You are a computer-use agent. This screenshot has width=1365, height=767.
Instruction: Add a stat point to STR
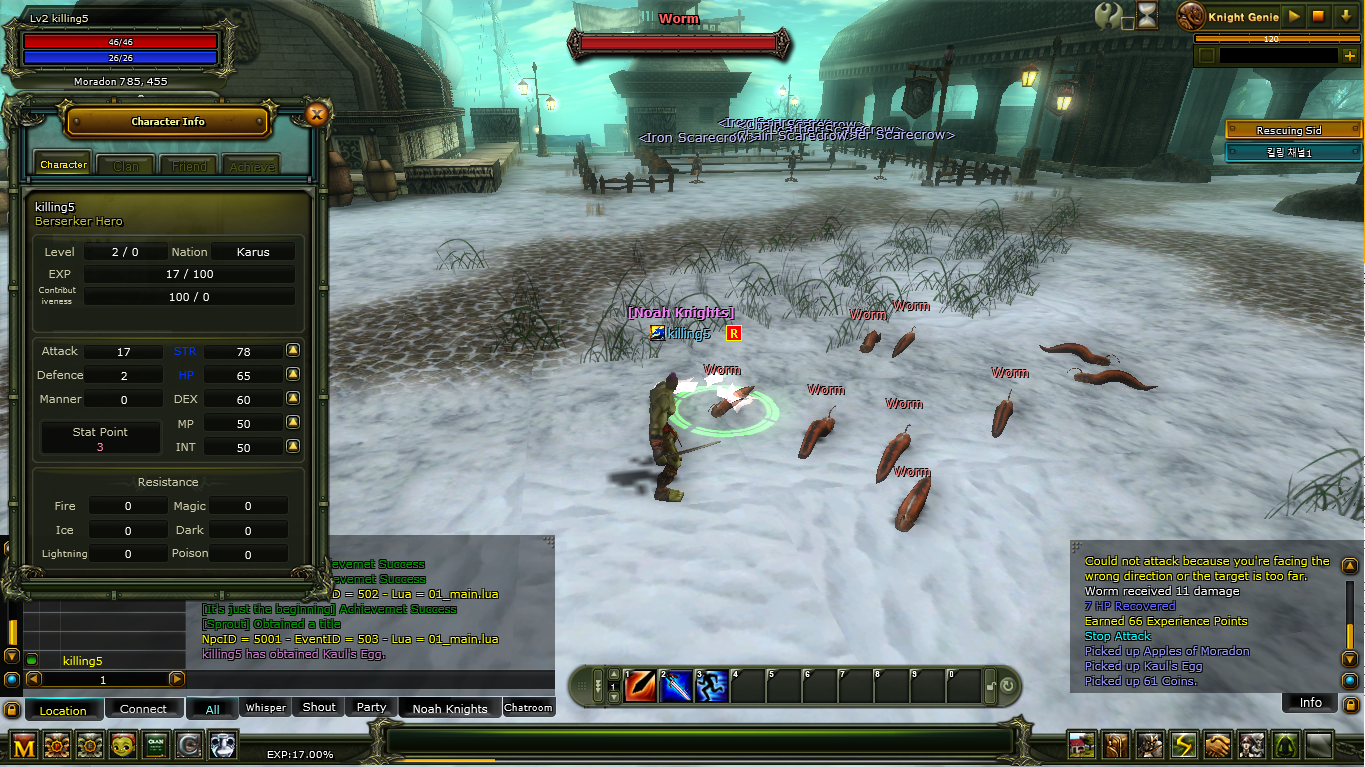(x=293, y=351)
